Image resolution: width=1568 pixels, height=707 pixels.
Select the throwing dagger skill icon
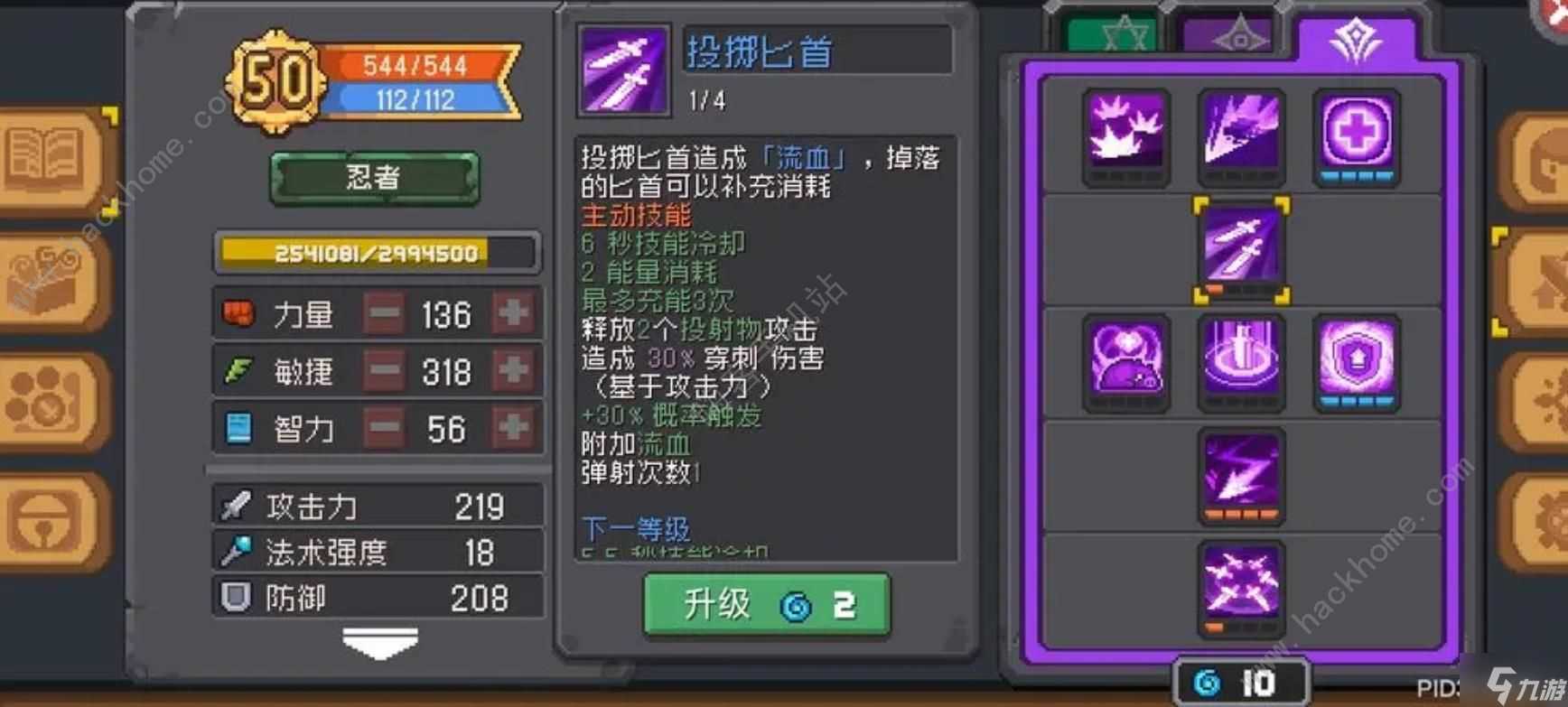(1241, 247)
